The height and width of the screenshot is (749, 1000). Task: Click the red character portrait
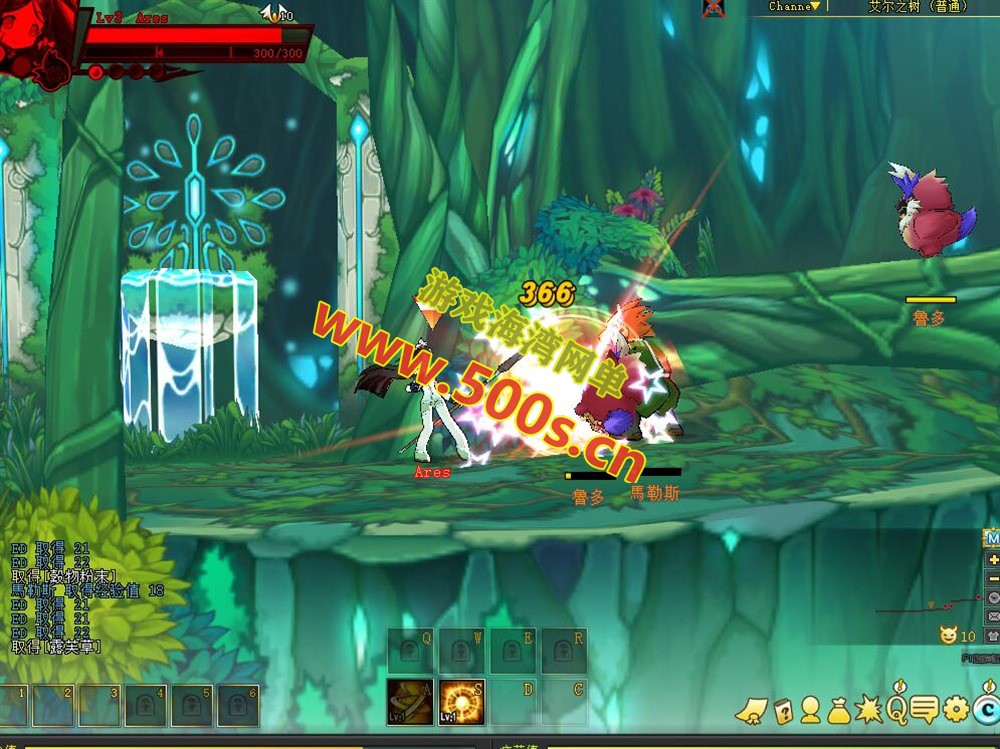[x=38, y=42]
